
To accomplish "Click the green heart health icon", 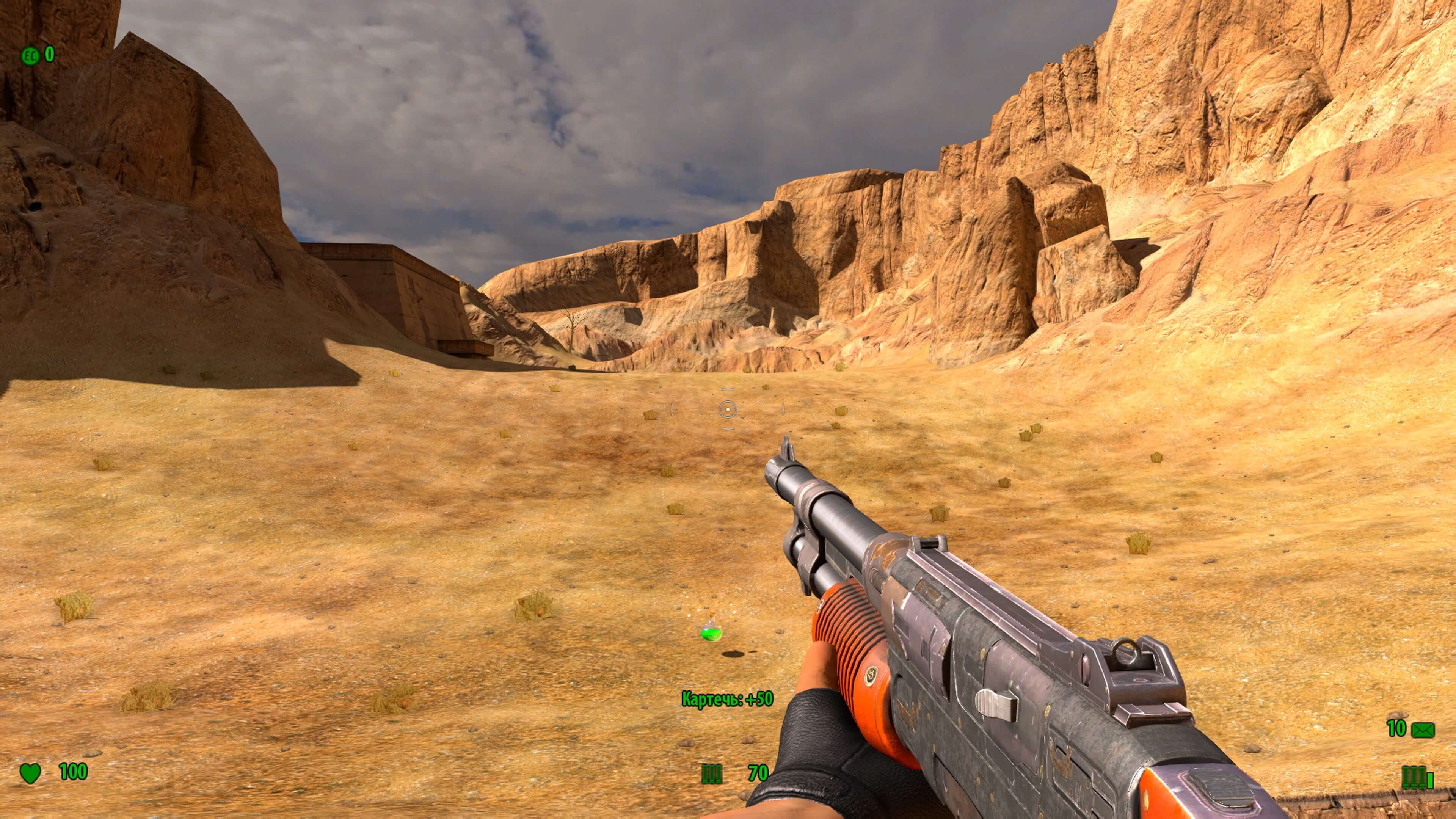I will coord(30,773).
